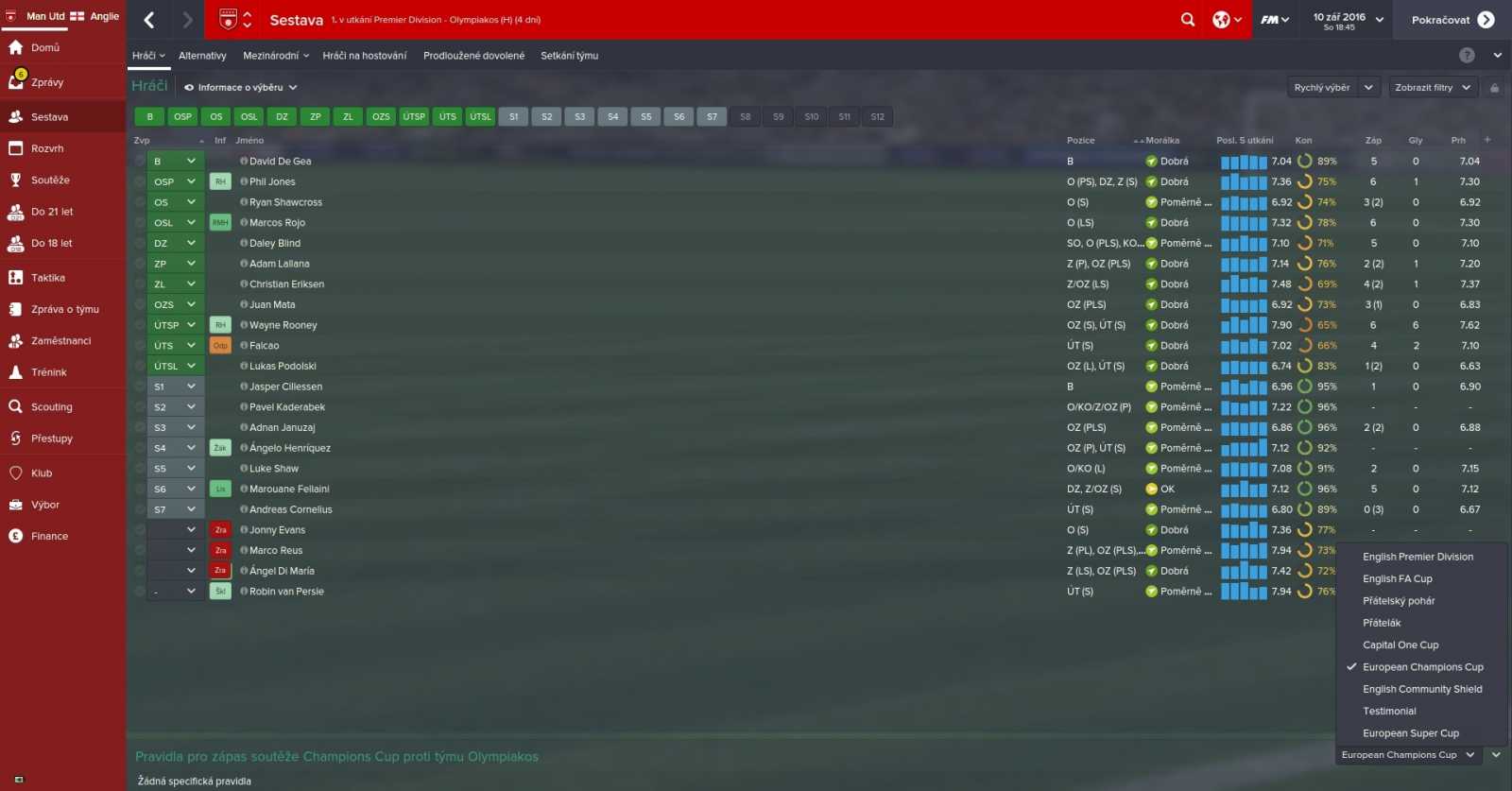Screen dimensions: 1512x791
Task: Open the position dropdown for Phil Jones
Action: coord(175,181)
